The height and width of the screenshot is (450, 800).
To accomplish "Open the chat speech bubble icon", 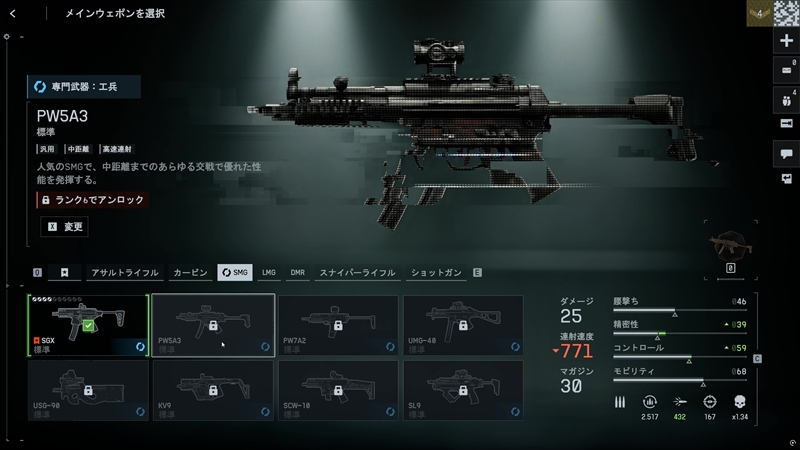I will (x=786, y=153).
